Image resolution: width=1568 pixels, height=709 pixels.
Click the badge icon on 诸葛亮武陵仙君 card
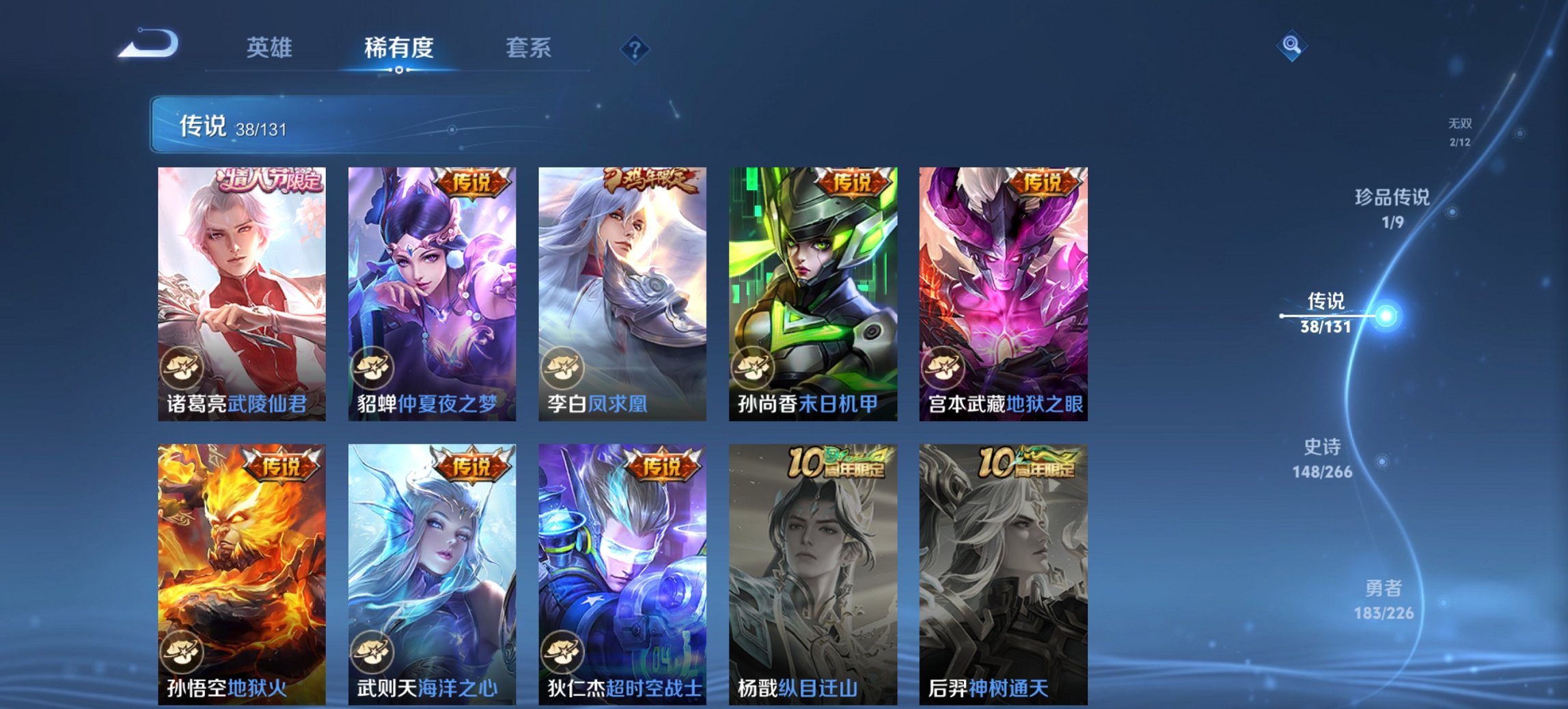(x=182, y=367)
